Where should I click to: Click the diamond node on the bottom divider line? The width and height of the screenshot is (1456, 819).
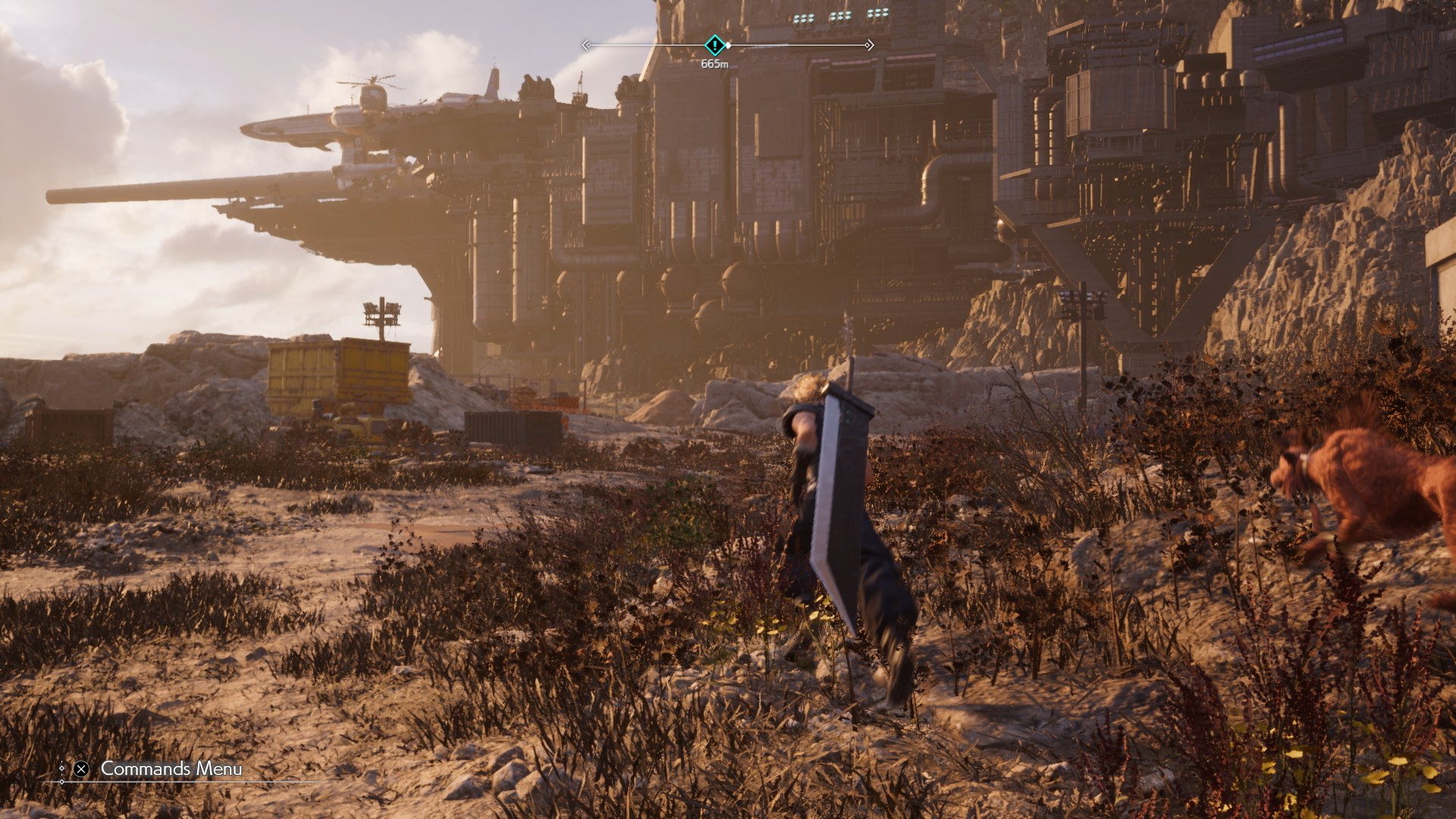click(62, 782)
